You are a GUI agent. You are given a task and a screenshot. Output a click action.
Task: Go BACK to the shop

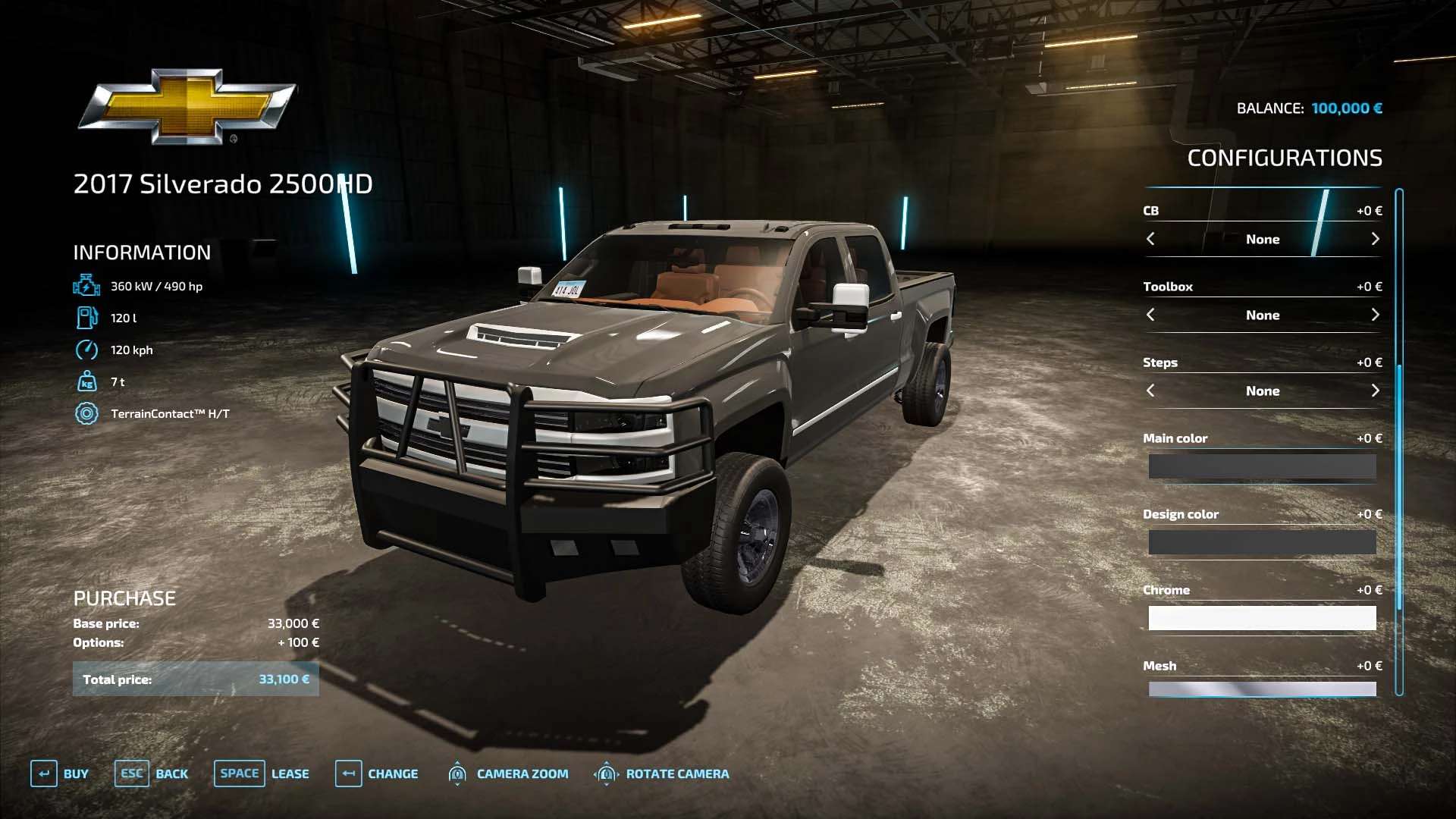tap(152, 773)
